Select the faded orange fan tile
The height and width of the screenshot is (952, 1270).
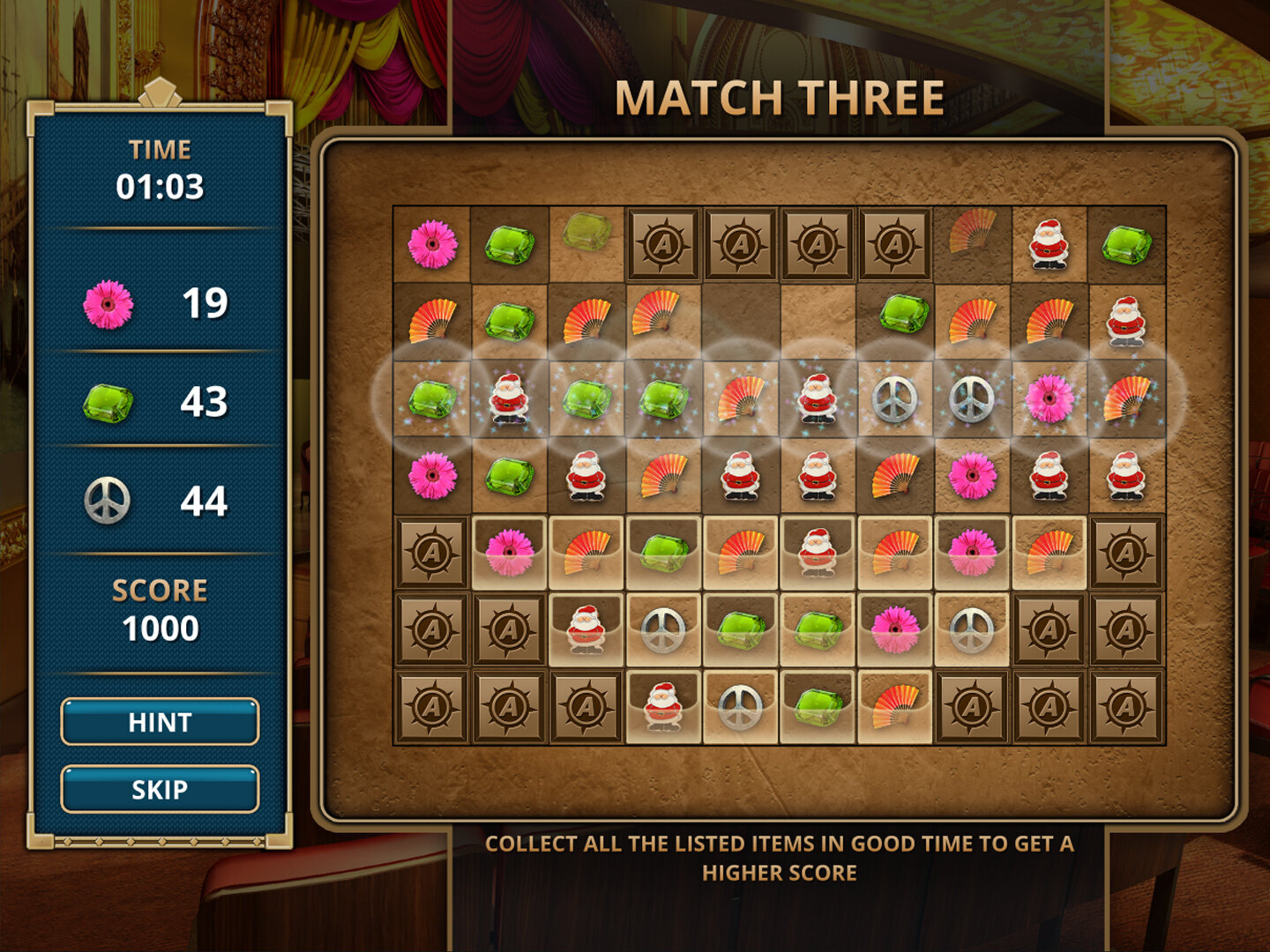coord(971,230)
